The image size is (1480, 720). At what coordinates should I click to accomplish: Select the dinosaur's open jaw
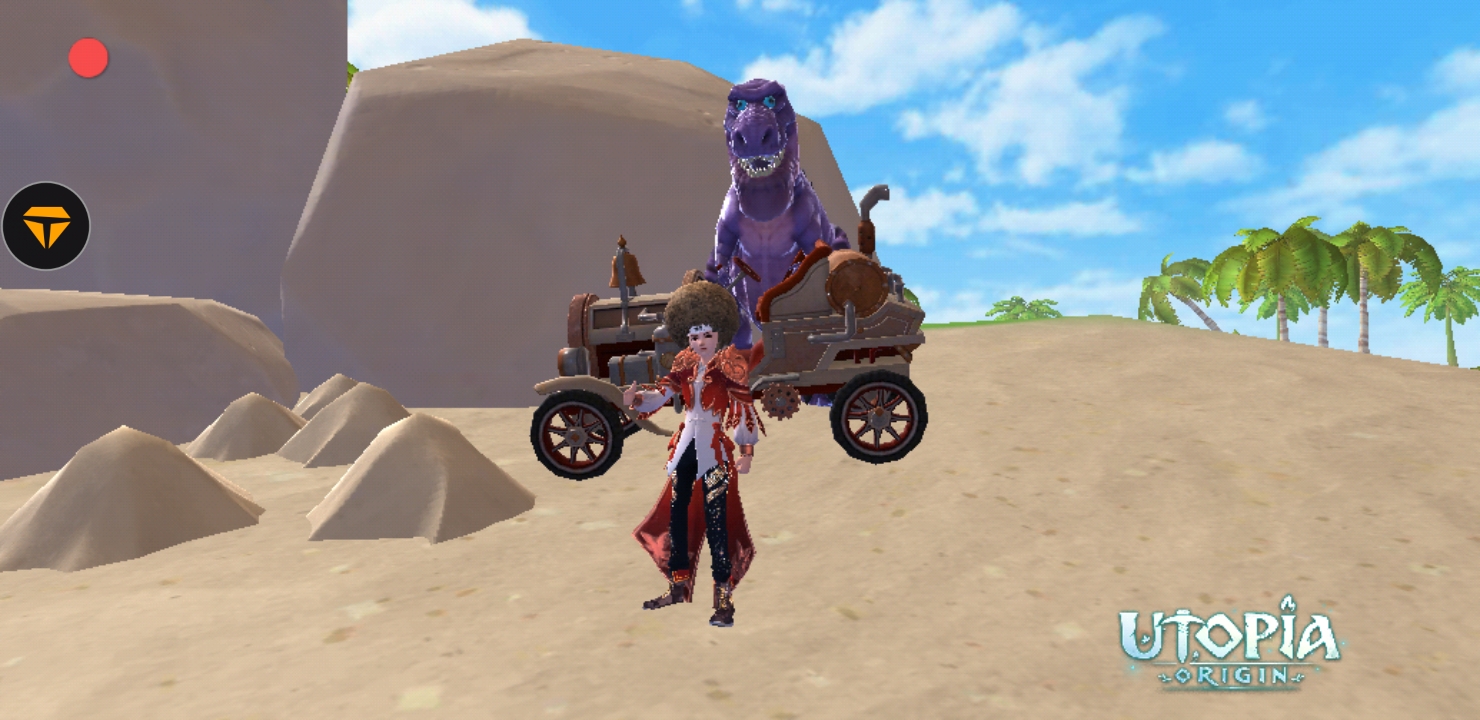pyautogui.click(x=758, y=165)
